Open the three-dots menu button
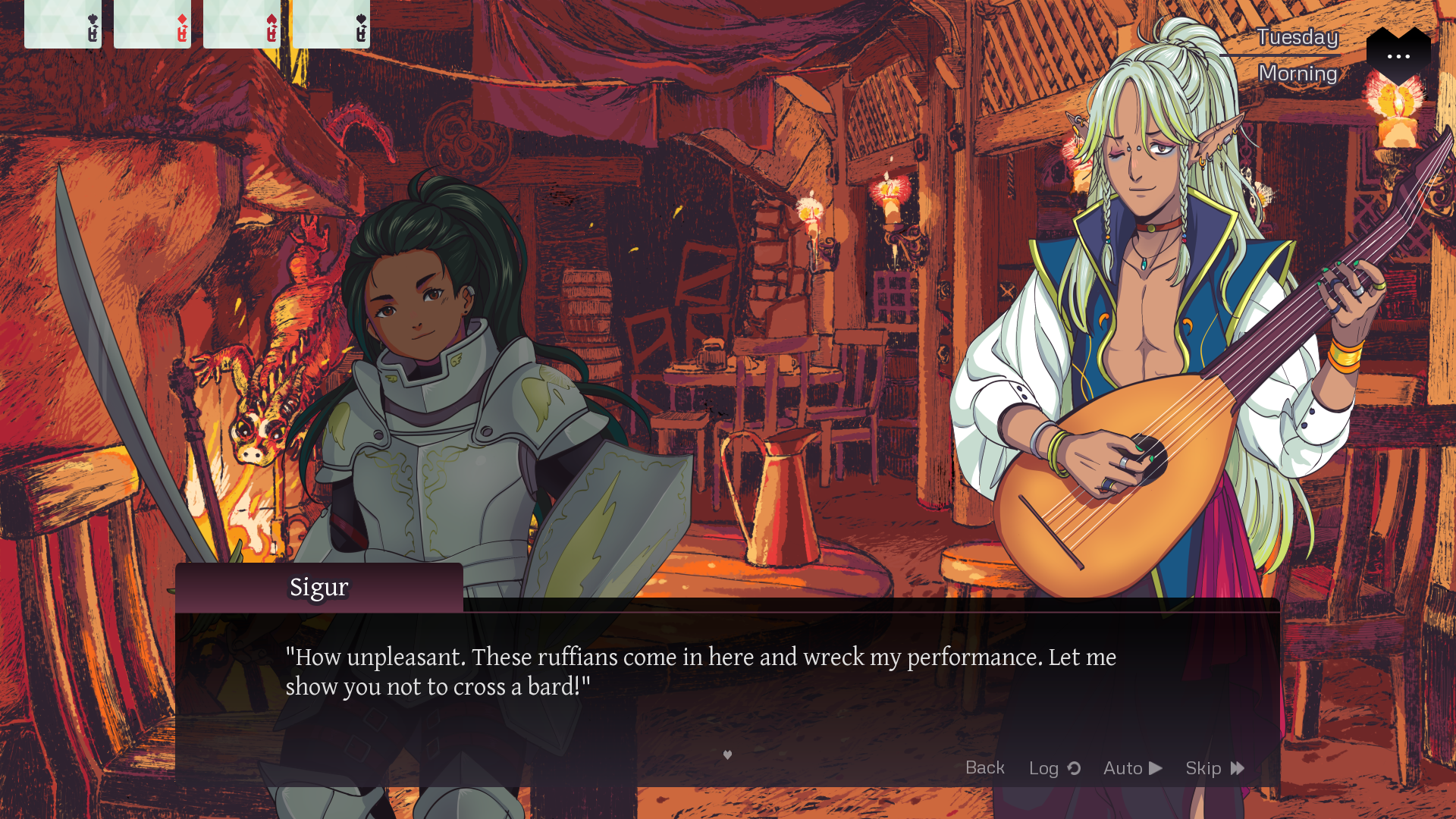Screen dimensions: 1456x819 coord(1398,55)
